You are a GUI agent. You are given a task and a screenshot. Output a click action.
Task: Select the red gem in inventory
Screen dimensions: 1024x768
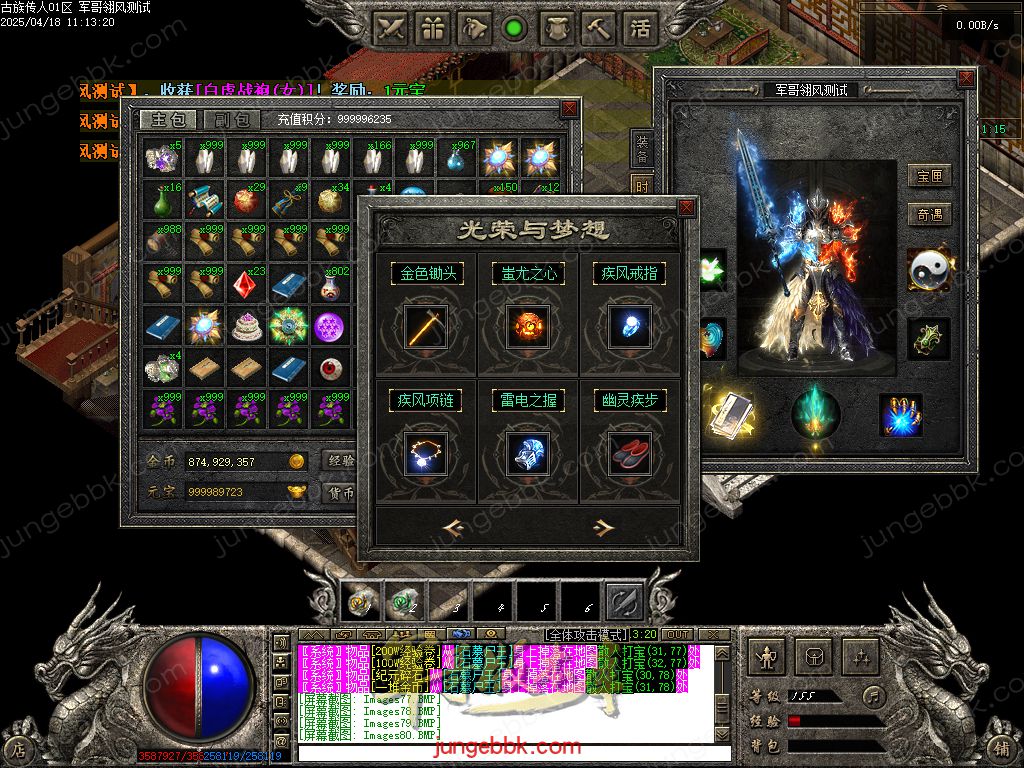coord(246,285)
